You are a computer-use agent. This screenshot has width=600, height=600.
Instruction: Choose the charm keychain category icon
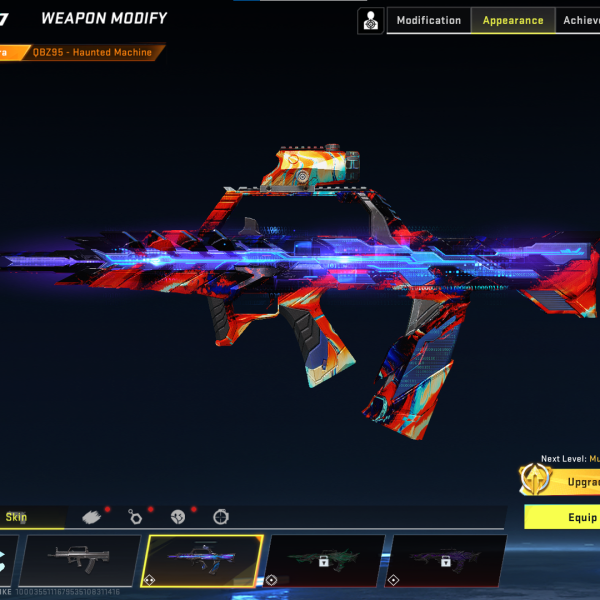[135, 517]
